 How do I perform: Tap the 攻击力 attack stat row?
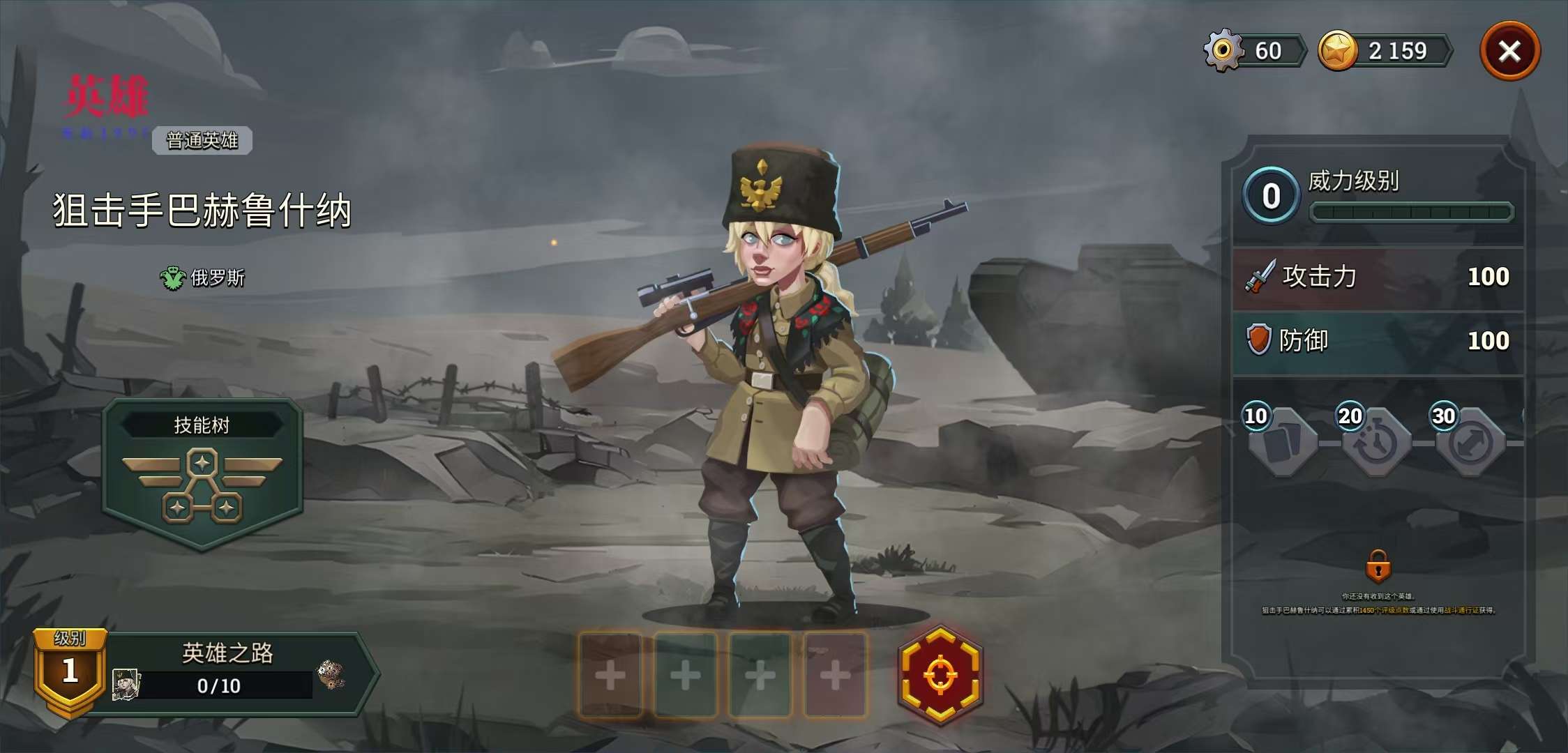coord(1378,277)
